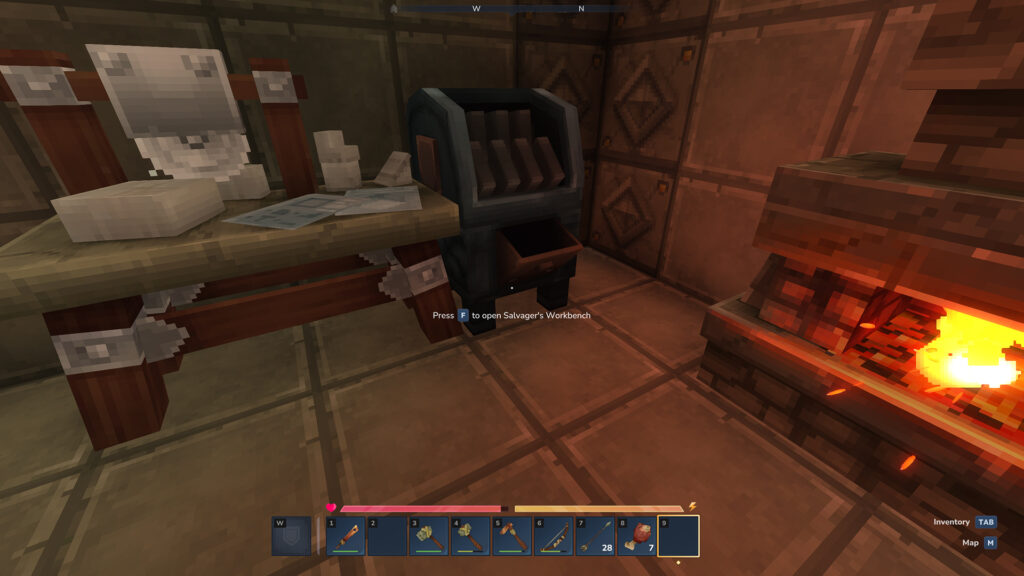This screenshot has width=1024, height=576.
Task: Click the shield utility slot marked W
Action: coord(291,536)
